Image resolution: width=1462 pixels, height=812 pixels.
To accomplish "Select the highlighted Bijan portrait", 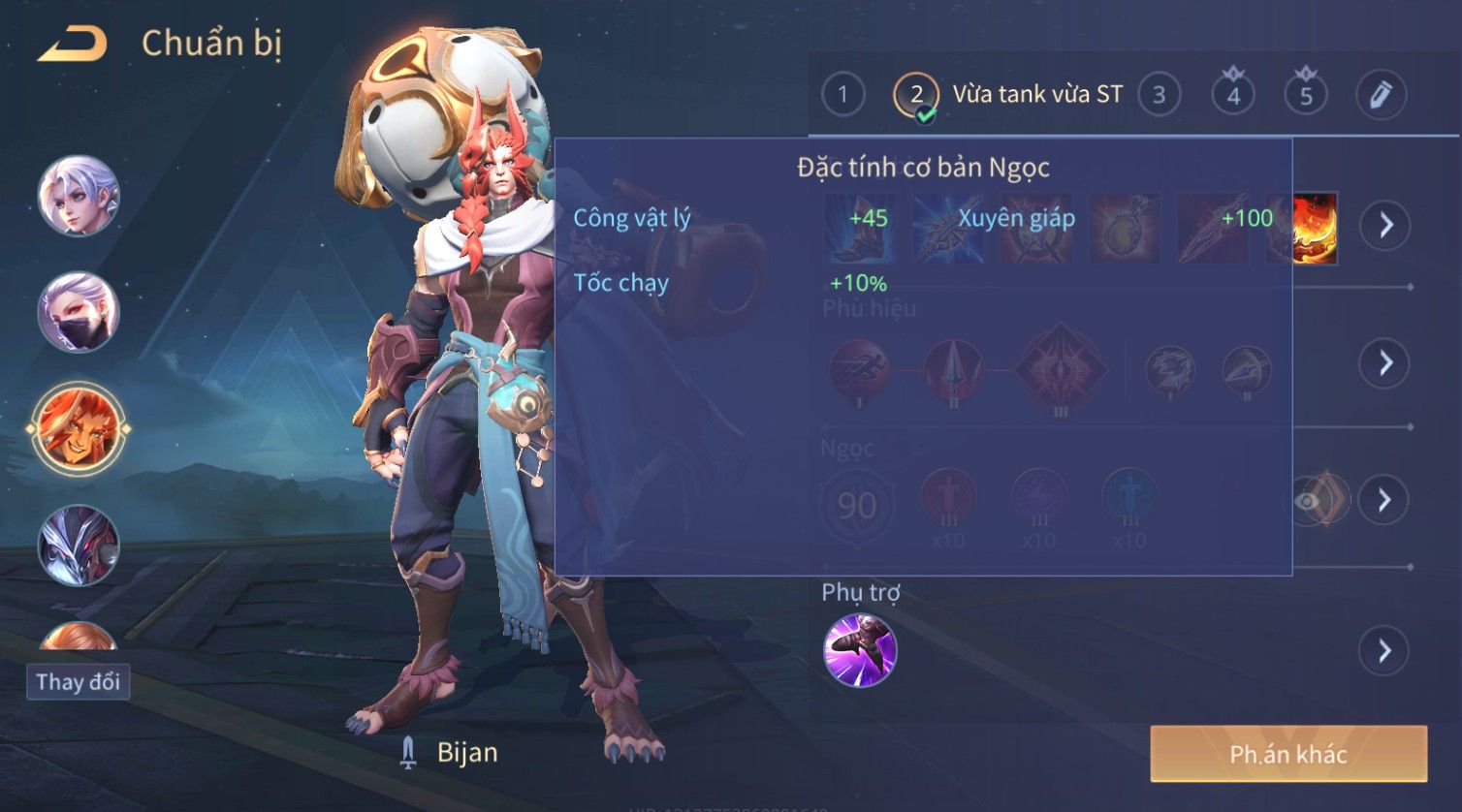I will click(x=79, y=428).
